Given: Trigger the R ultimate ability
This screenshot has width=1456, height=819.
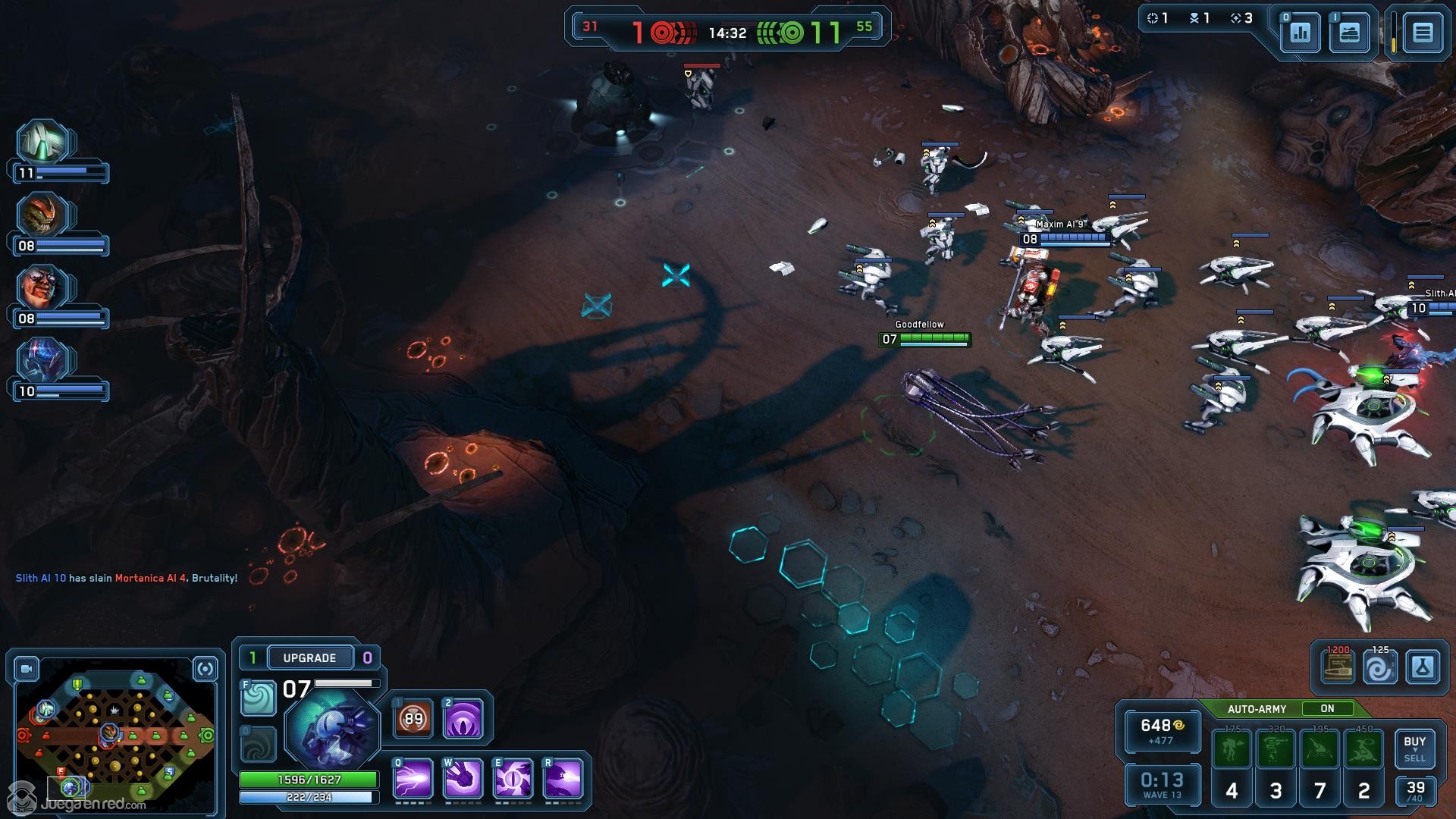Looking at the screenshot, I should point(563,779).
